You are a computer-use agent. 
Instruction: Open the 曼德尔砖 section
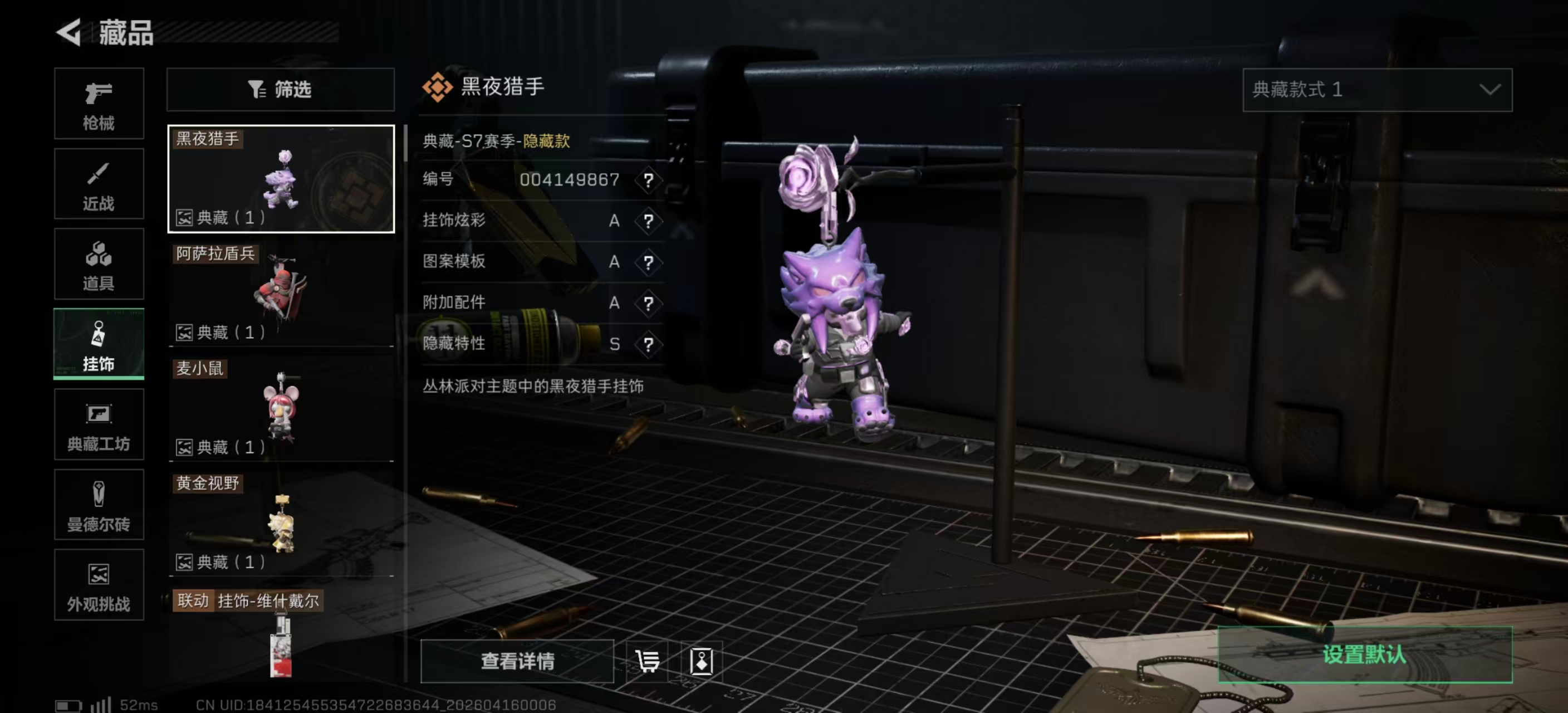coord(99,505)
